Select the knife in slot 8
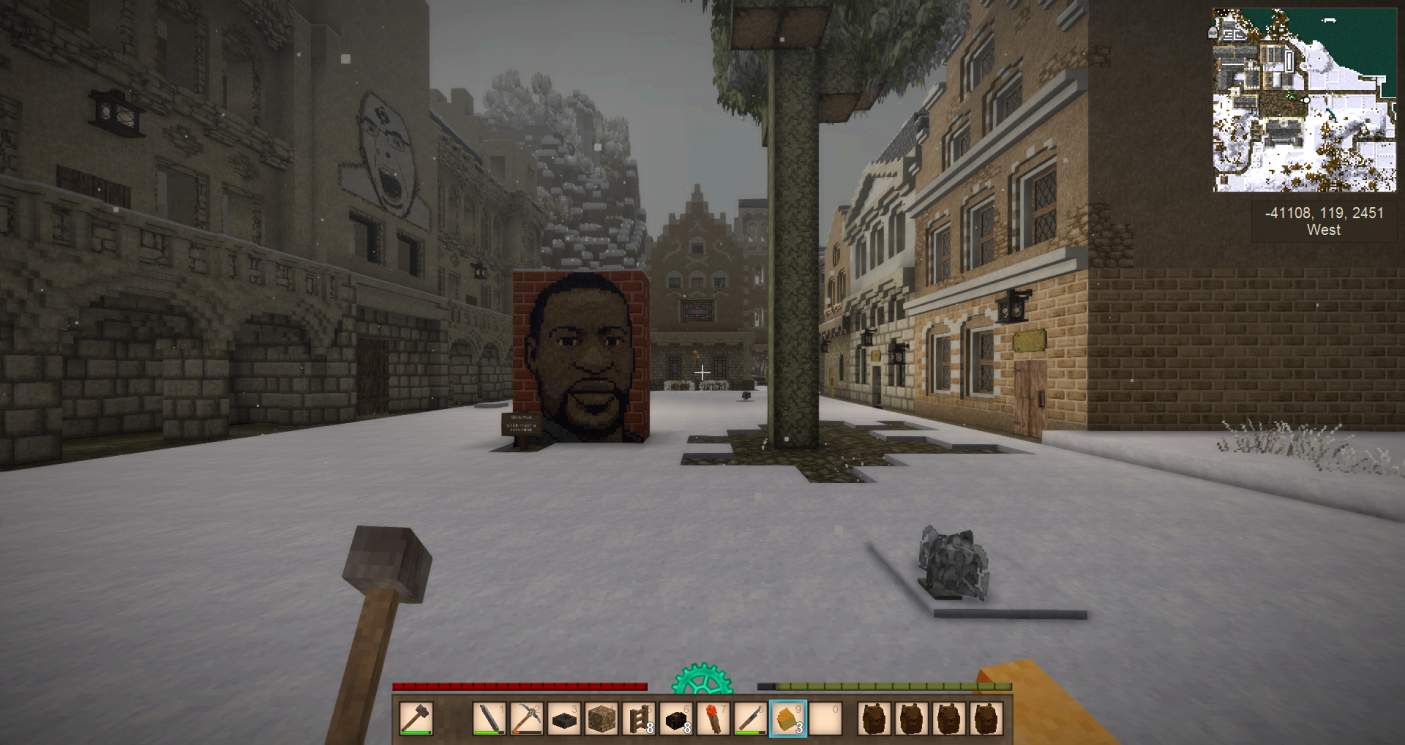This screenshot has height=745, width=1405. pos(750,719)
